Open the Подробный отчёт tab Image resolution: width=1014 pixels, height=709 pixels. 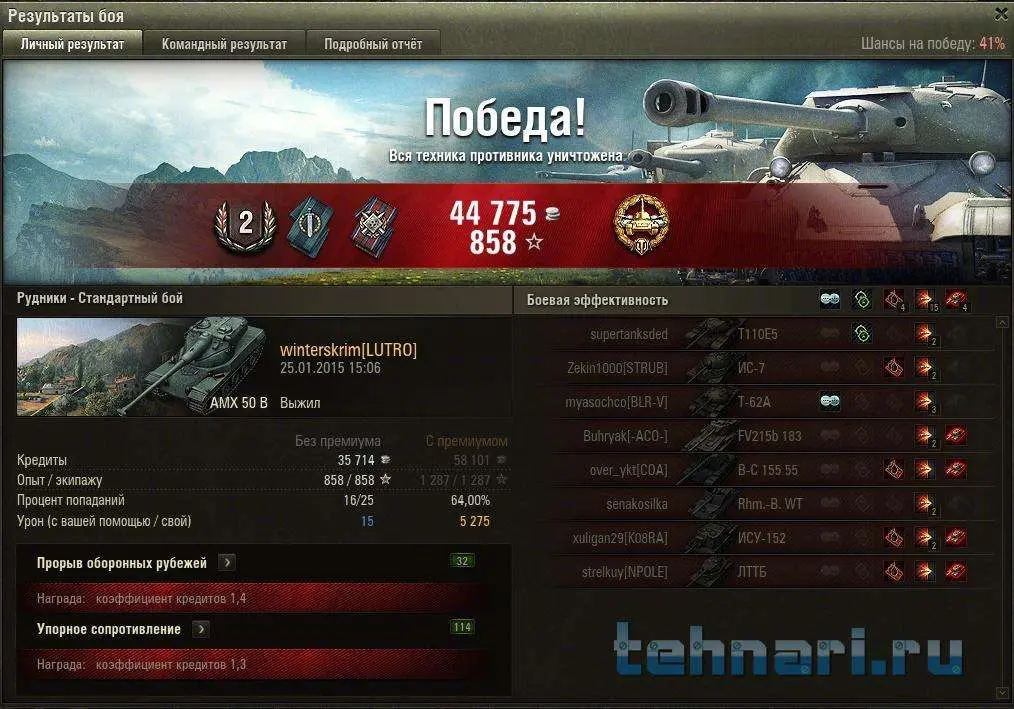coord(372,44)
